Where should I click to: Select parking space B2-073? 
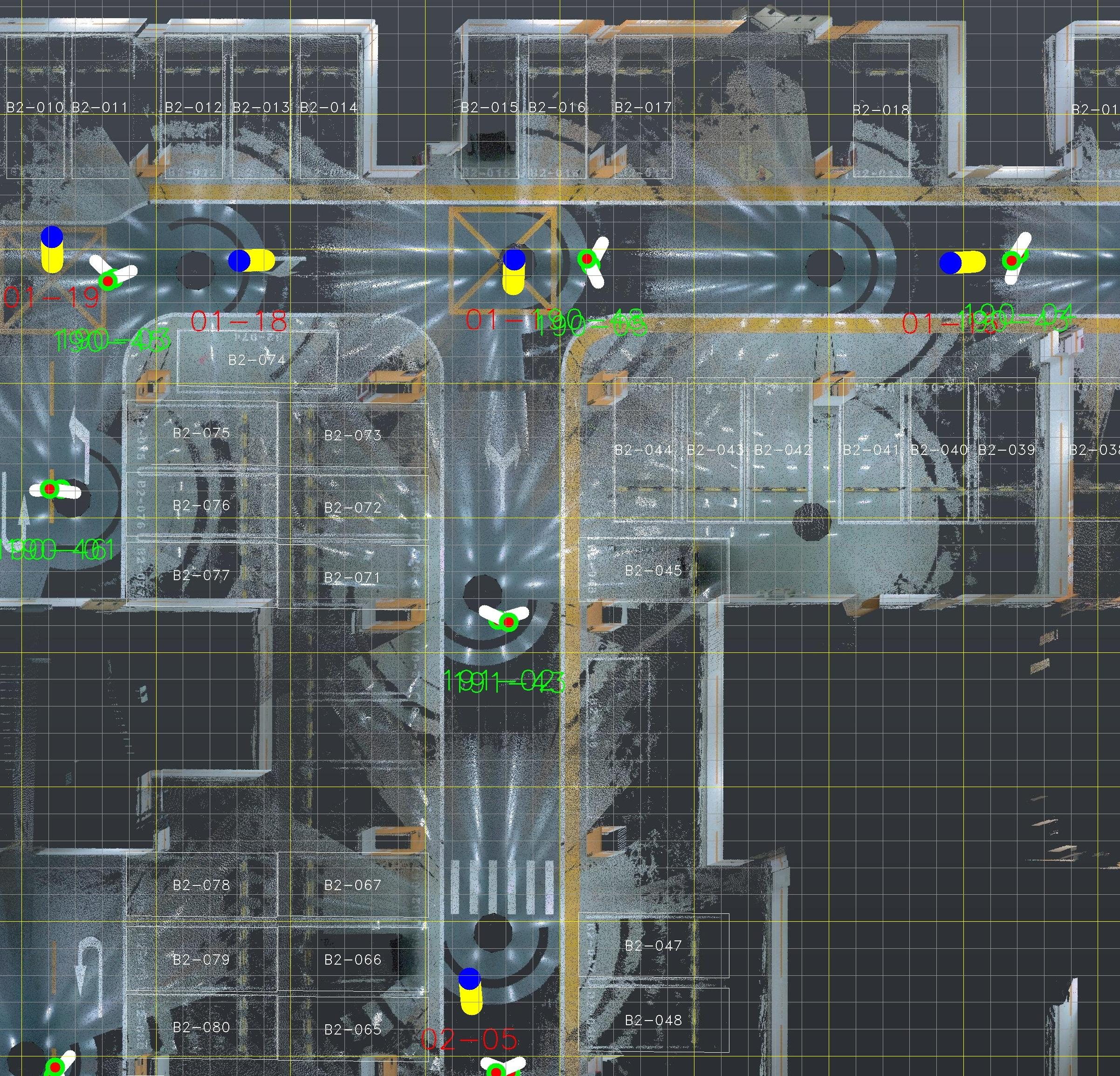pos(352,435)
